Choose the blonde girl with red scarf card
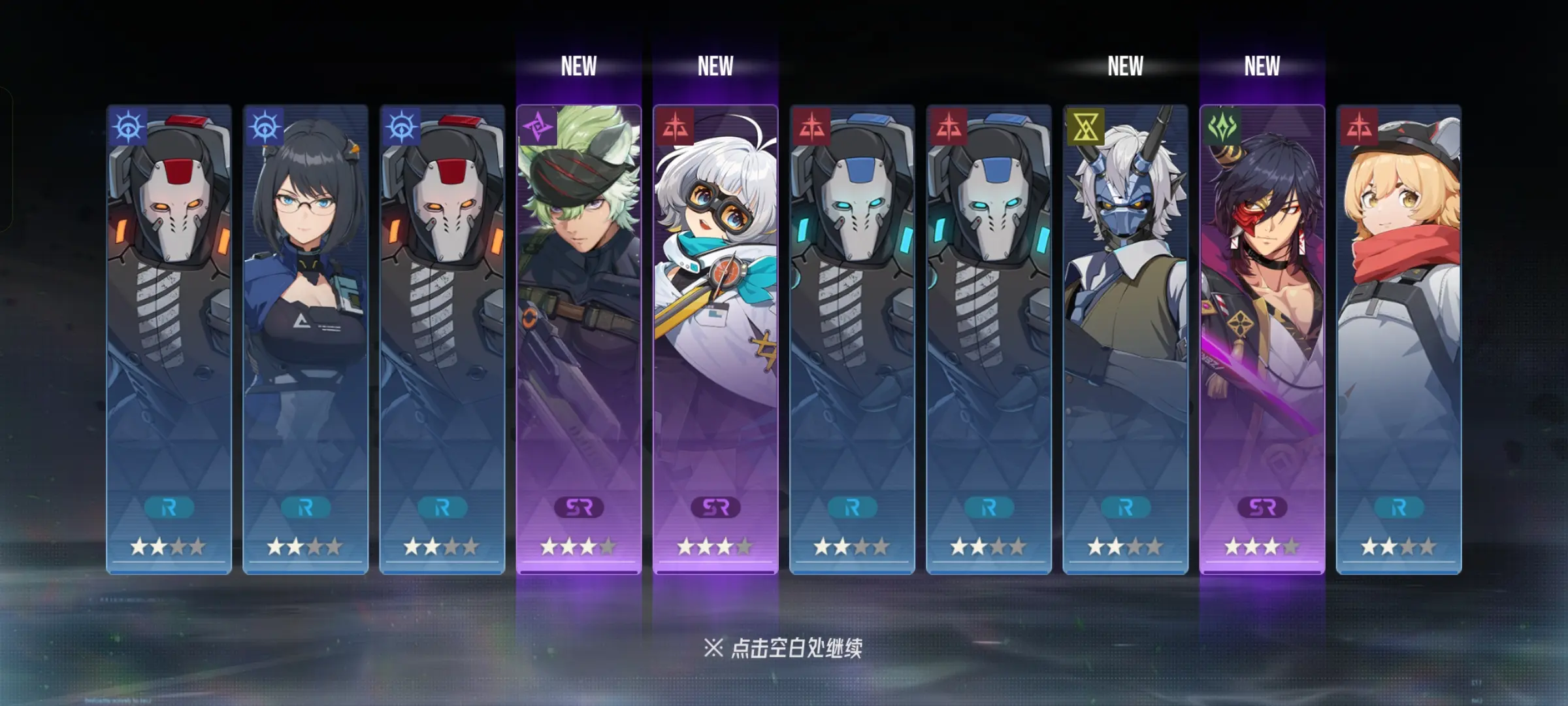The image size is (1568, 706). click(x=1398, y=339)
